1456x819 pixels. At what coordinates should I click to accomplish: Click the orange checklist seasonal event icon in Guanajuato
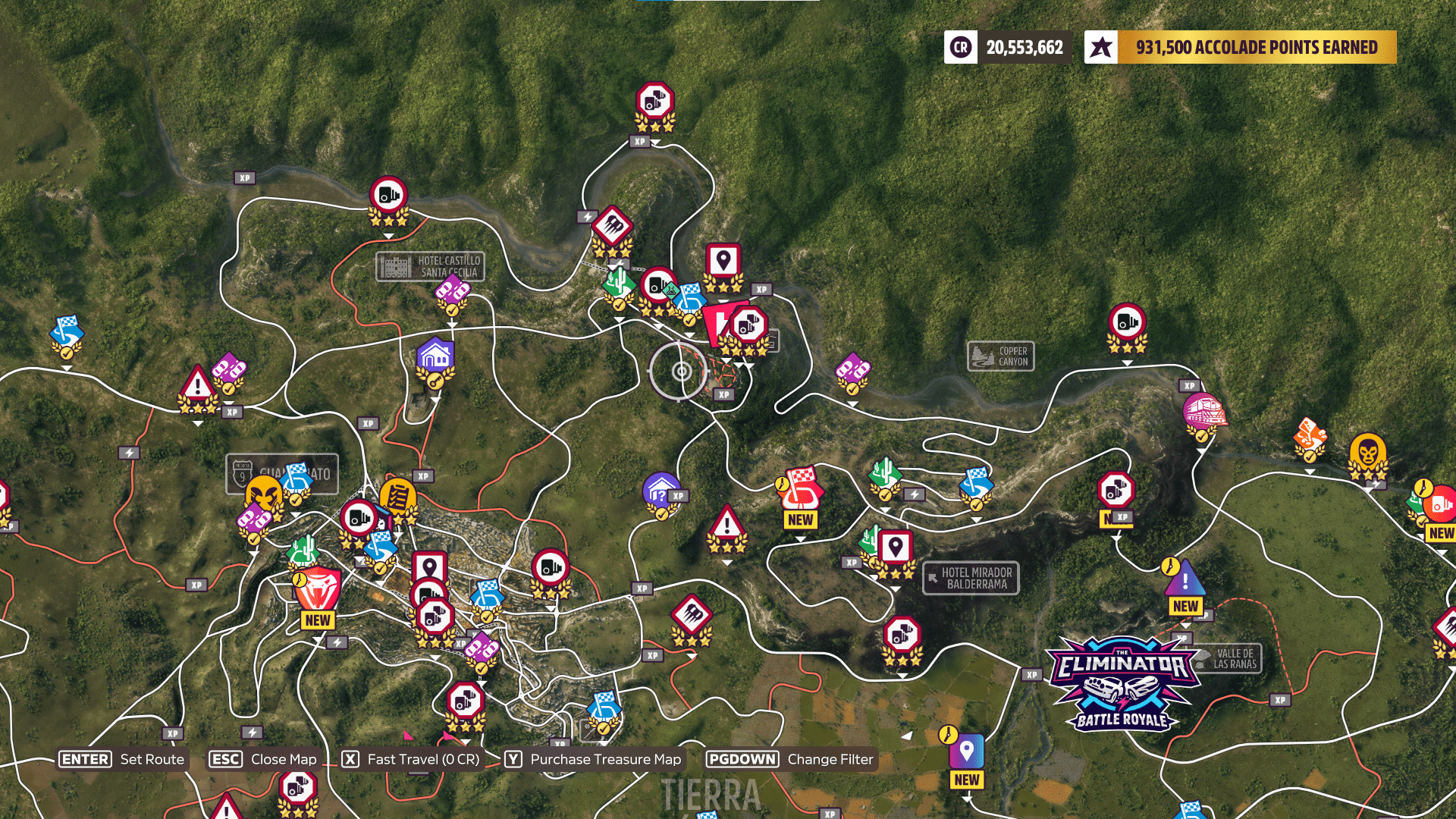[x=398, y=497]
